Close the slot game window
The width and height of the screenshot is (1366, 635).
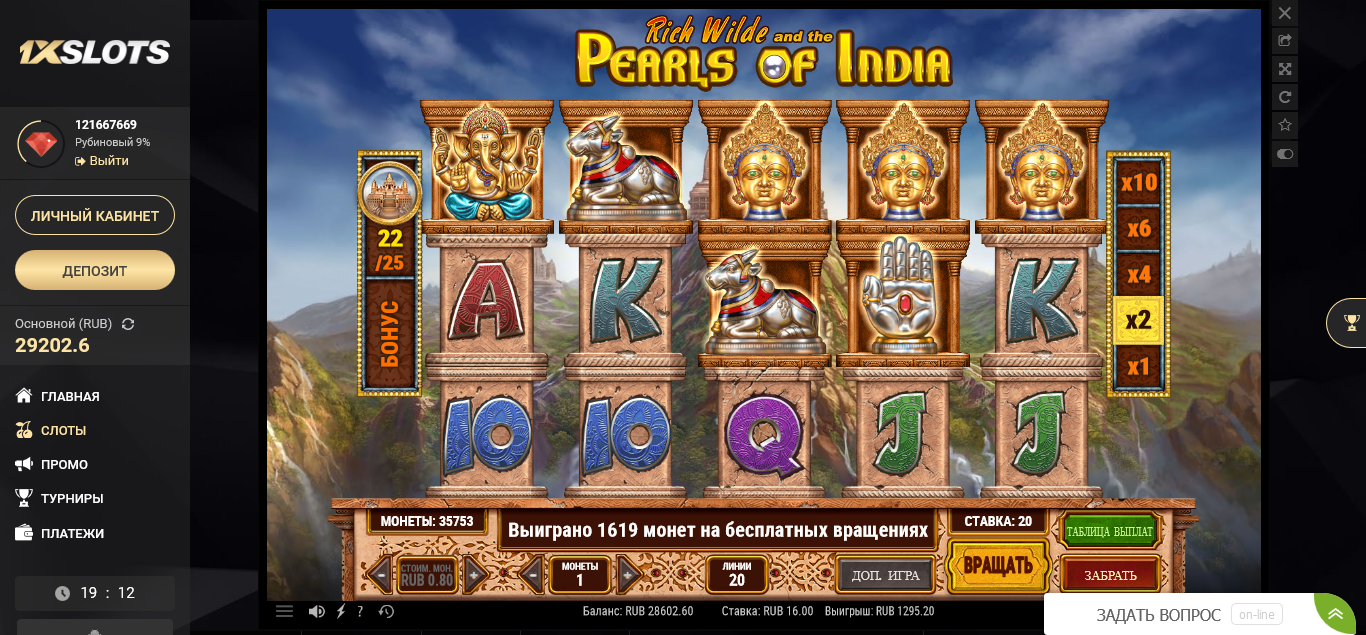(1285, 13)
